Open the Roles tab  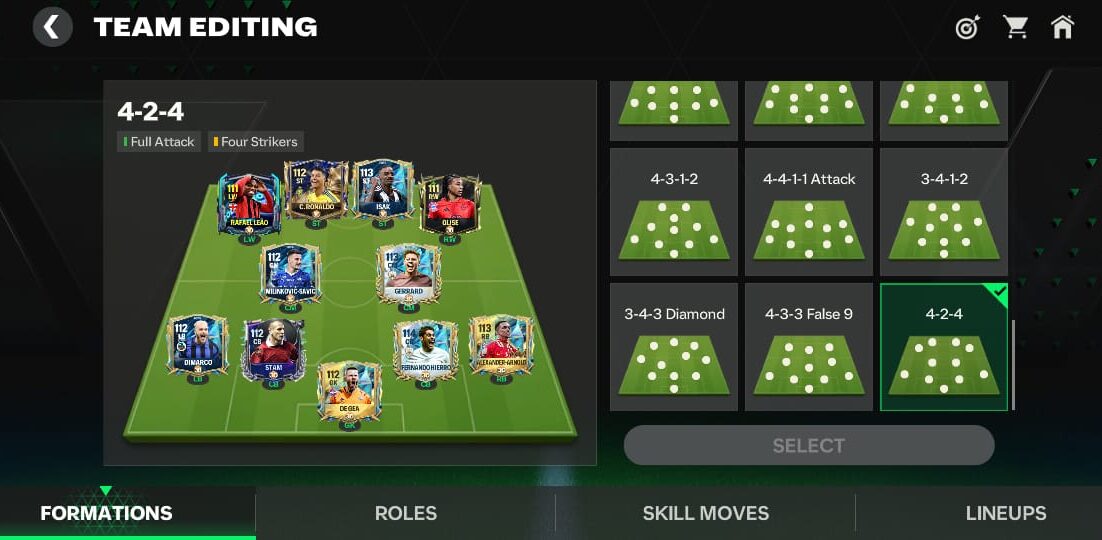406,514
